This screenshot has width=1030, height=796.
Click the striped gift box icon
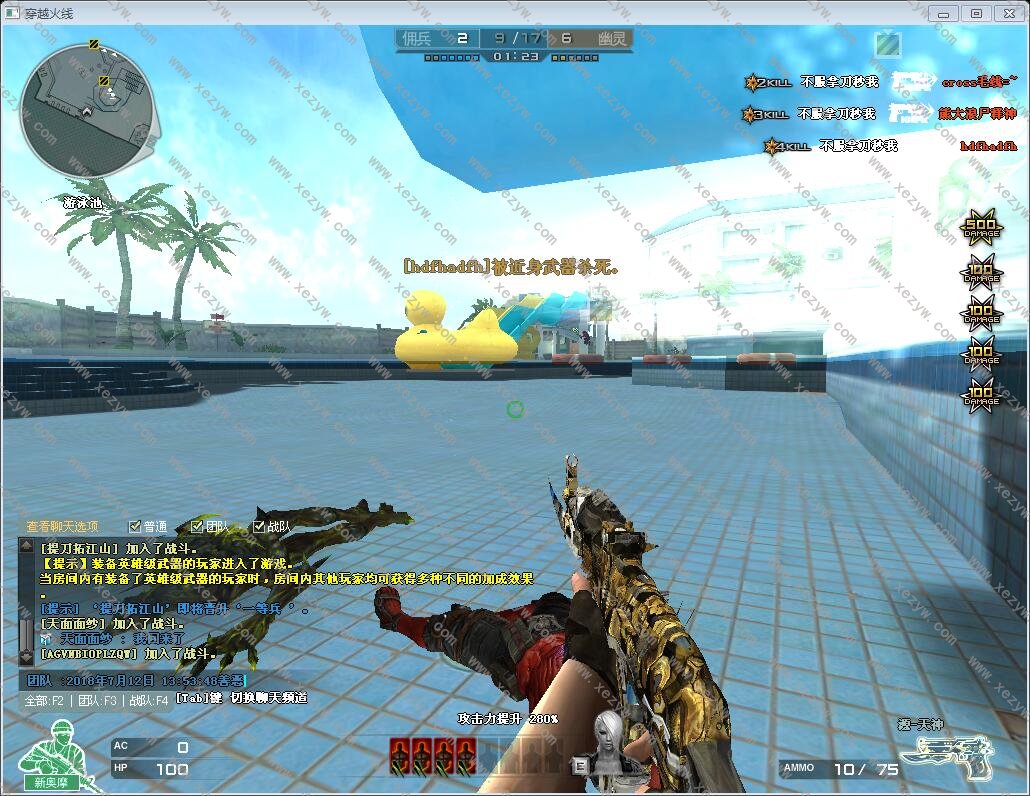point(886,44)
